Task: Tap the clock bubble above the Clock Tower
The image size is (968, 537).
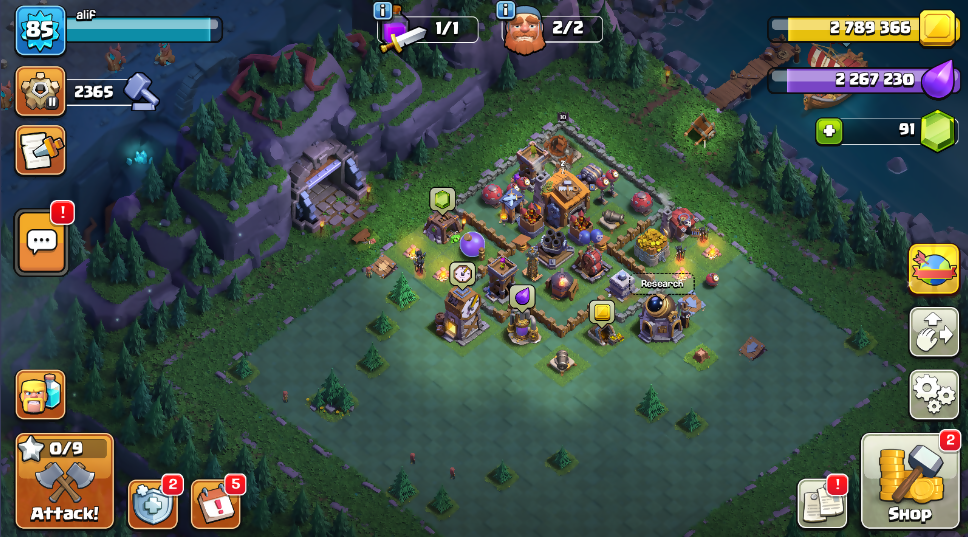Action: (x=461, y=273)
